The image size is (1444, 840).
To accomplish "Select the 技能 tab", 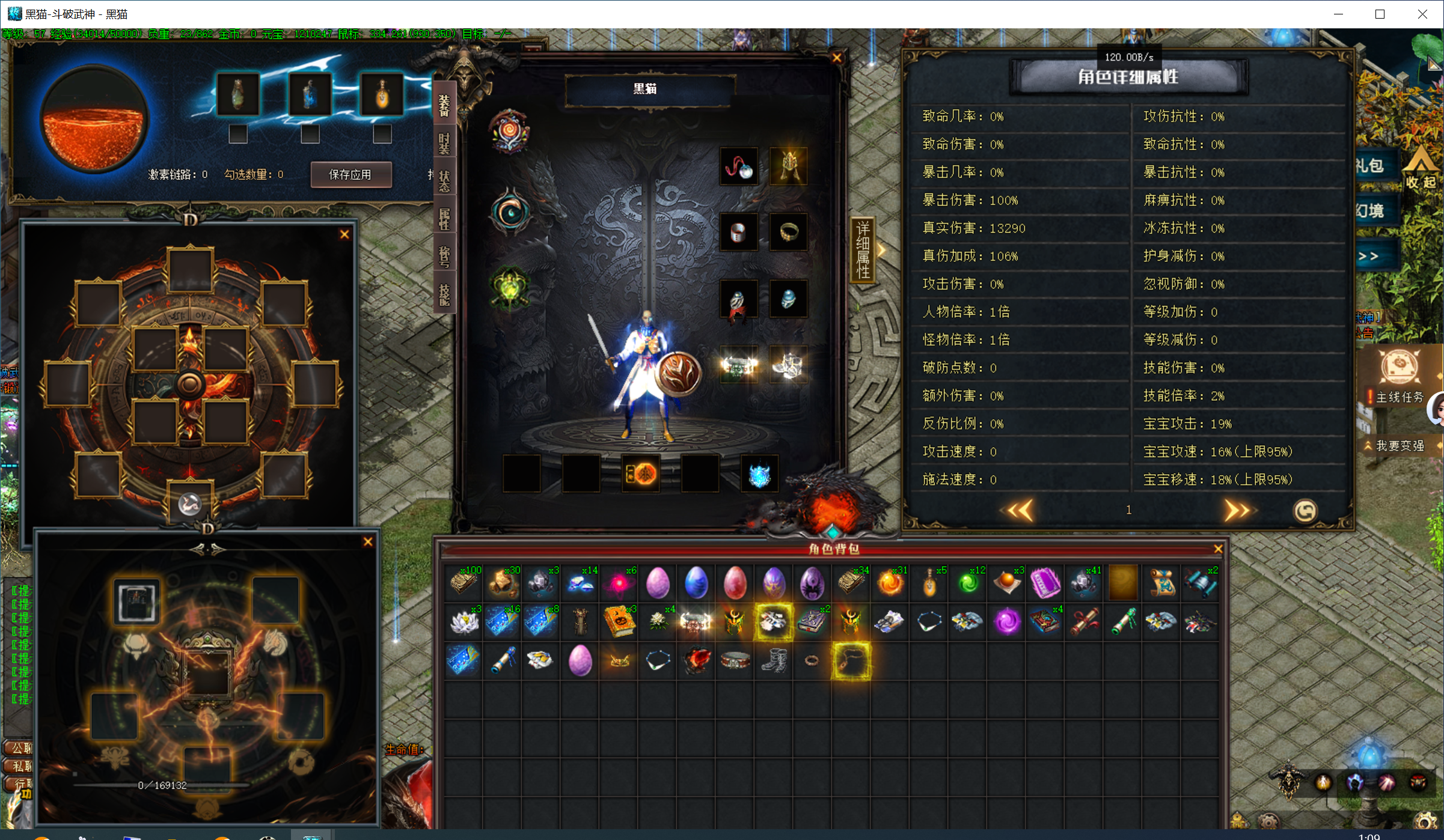I will (444, 294).
